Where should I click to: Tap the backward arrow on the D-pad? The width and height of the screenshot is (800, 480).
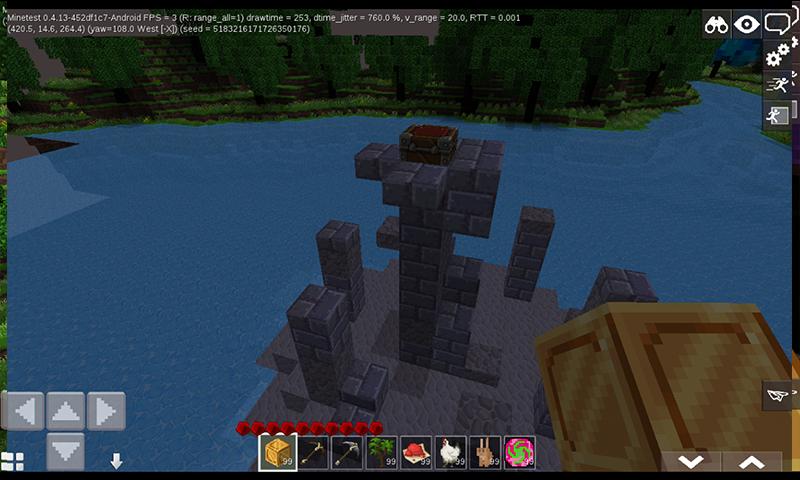coord(66,450)
